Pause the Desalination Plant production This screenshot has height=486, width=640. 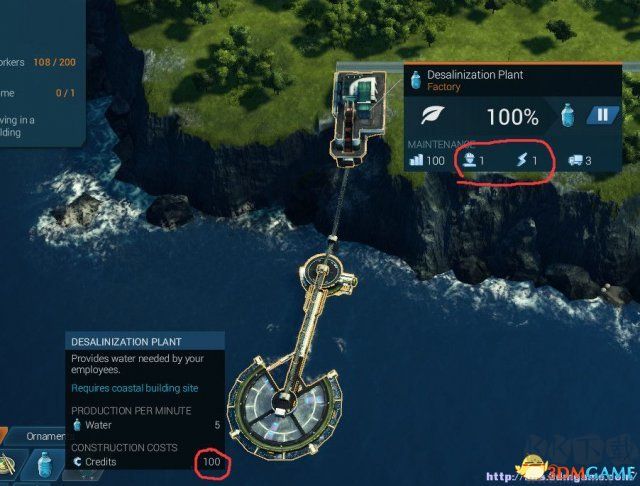pos(603,116)
